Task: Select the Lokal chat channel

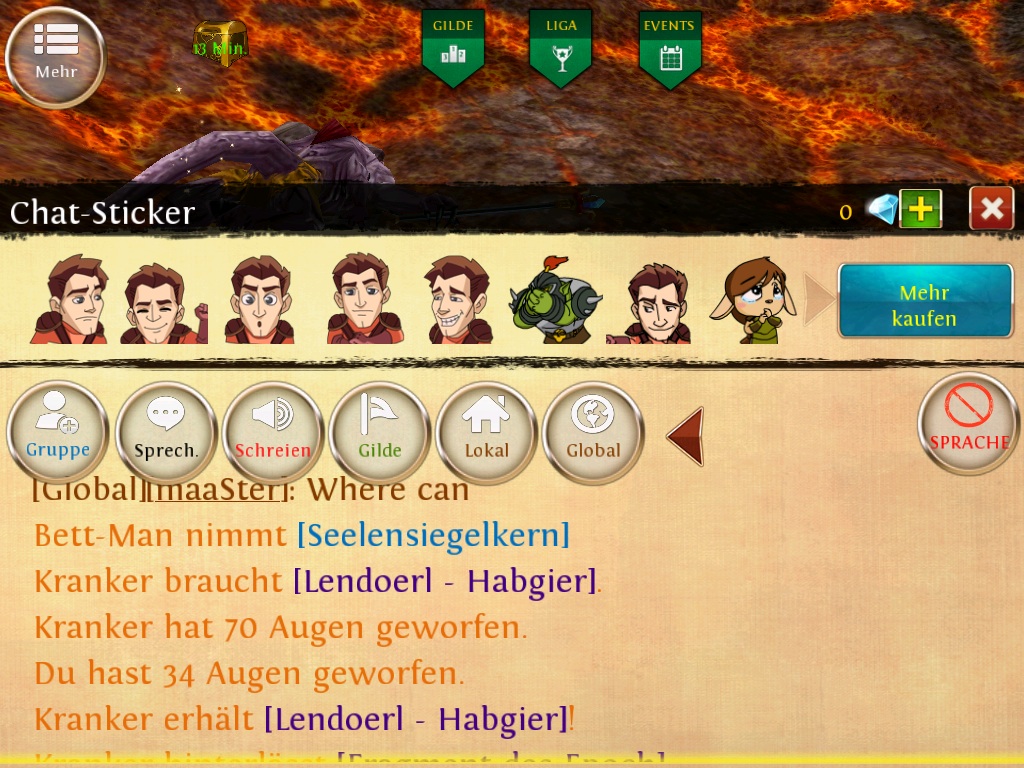Action: point(487,432)
